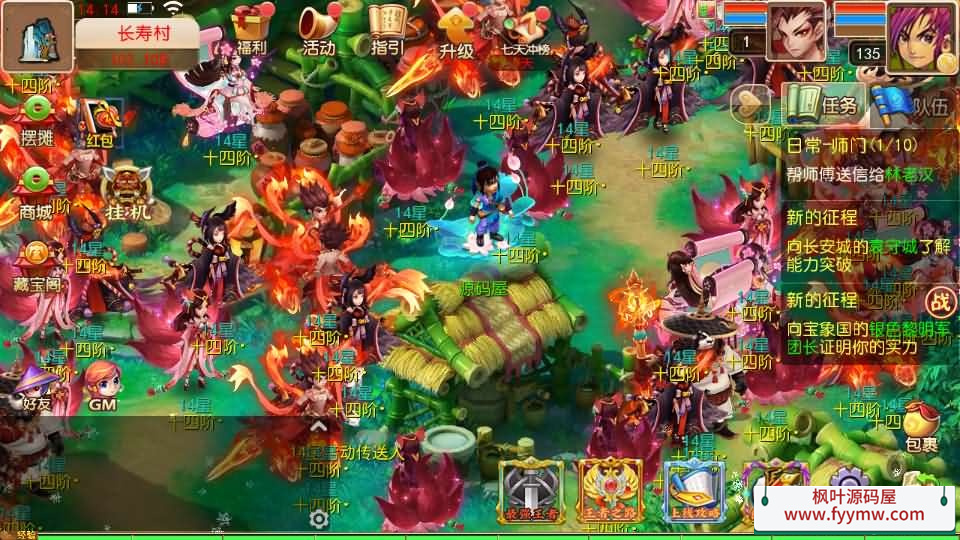Tap the 升级 level-up arrow icon

point(456,30)
